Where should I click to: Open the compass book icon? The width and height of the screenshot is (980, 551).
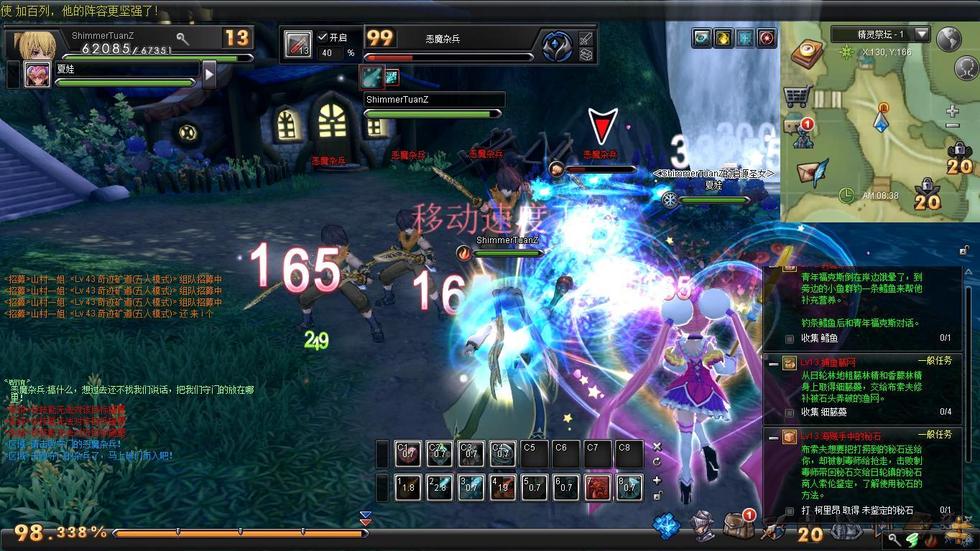pos(807,52)
